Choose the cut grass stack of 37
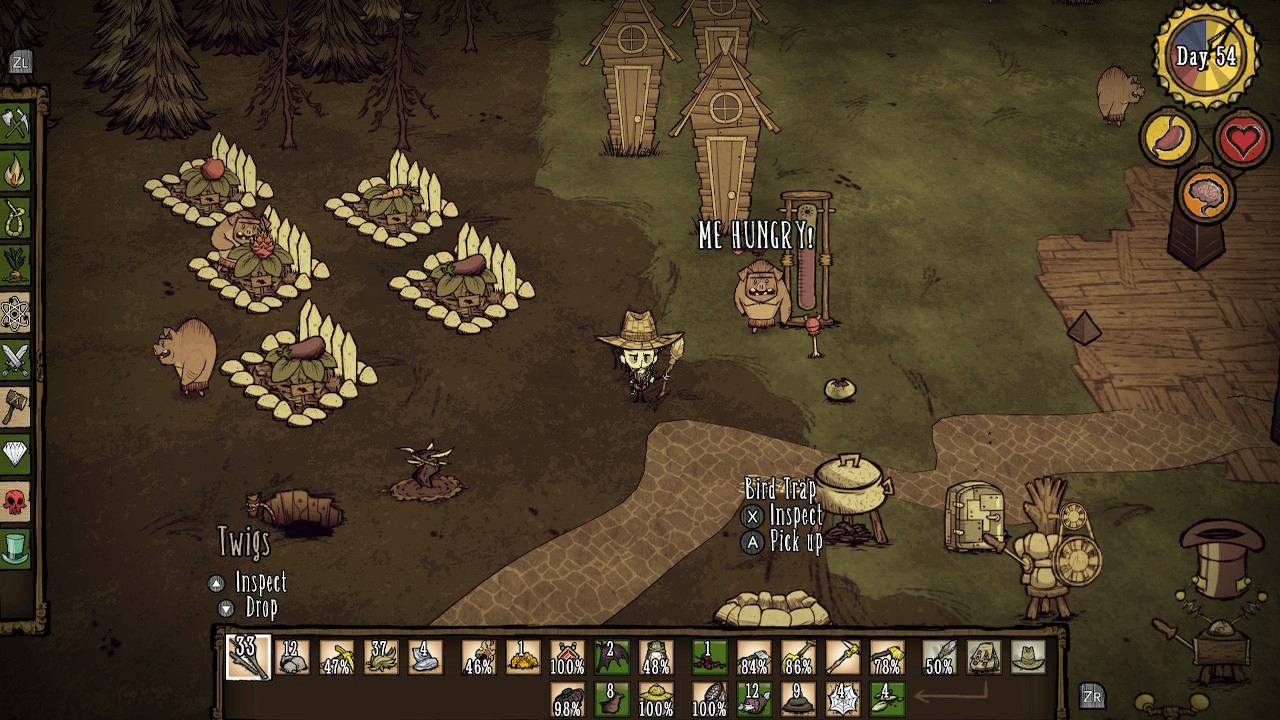The height and width of the screenshot is (720, 1280). pos(380,657)
